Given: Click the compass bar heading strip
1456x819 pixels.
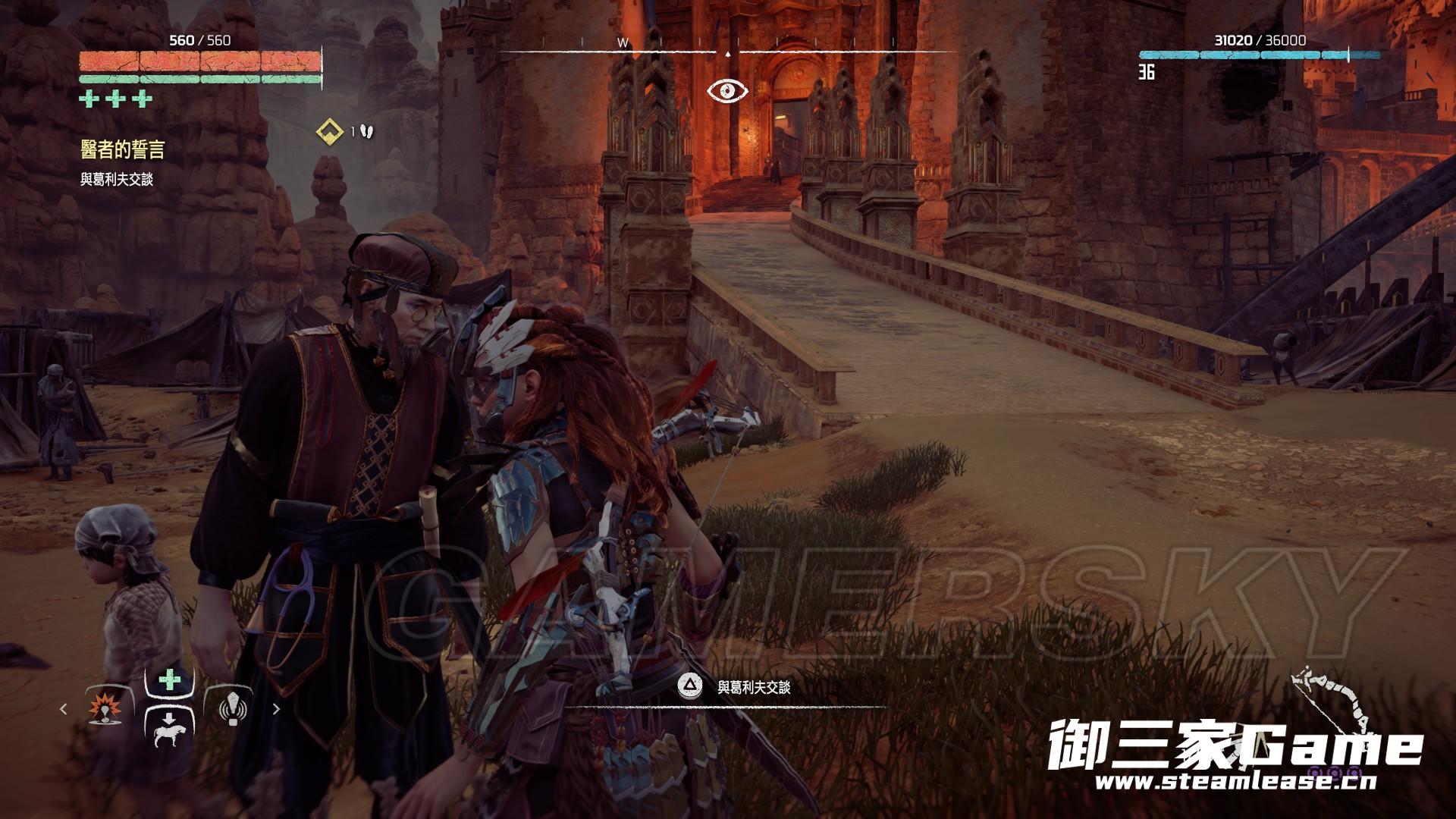Looking at the screenshot, I should pyautogui.click(x=728, y=52).
